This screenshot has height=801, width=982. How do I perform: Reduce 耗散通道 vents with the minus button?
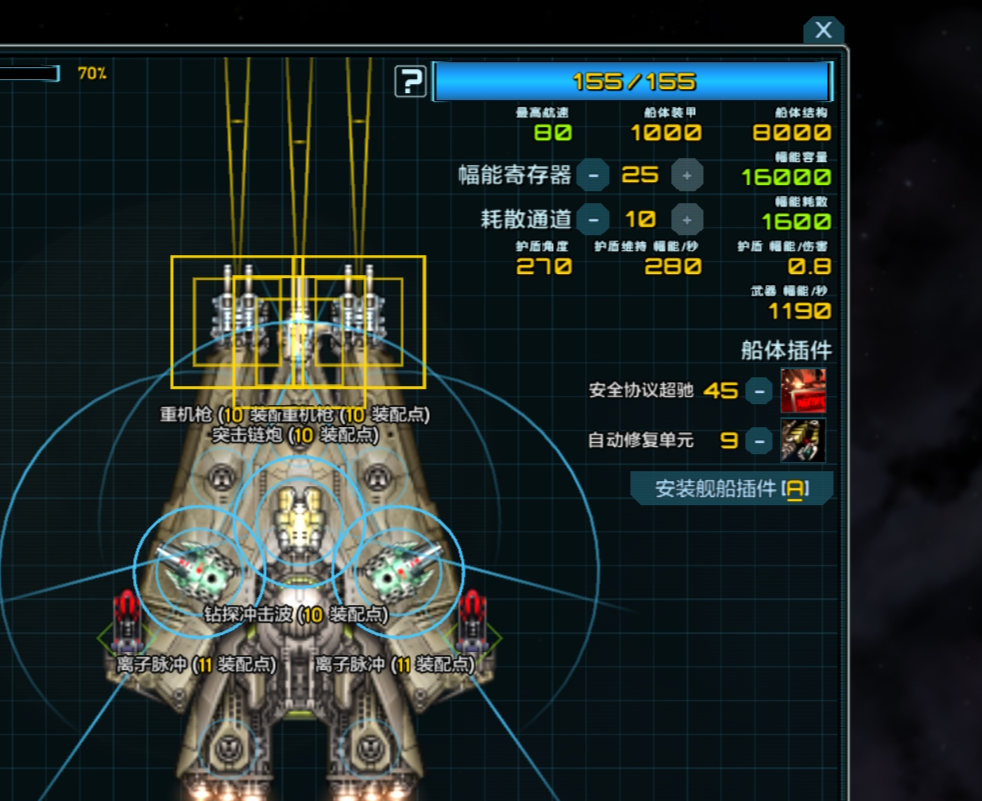[593, 218]
